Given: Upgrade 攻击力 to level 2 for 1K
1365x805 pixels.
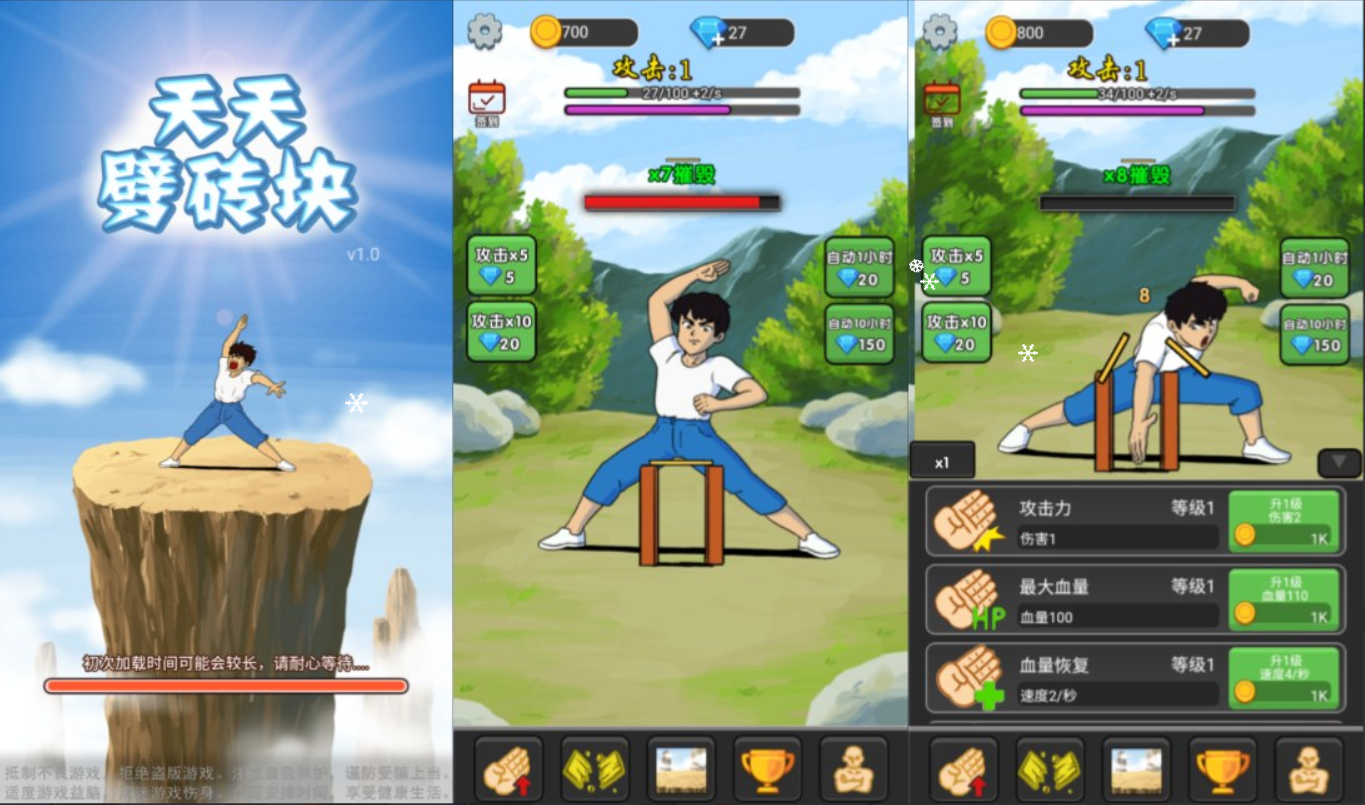Looking at the screenshot, I should pos(1284,520).
